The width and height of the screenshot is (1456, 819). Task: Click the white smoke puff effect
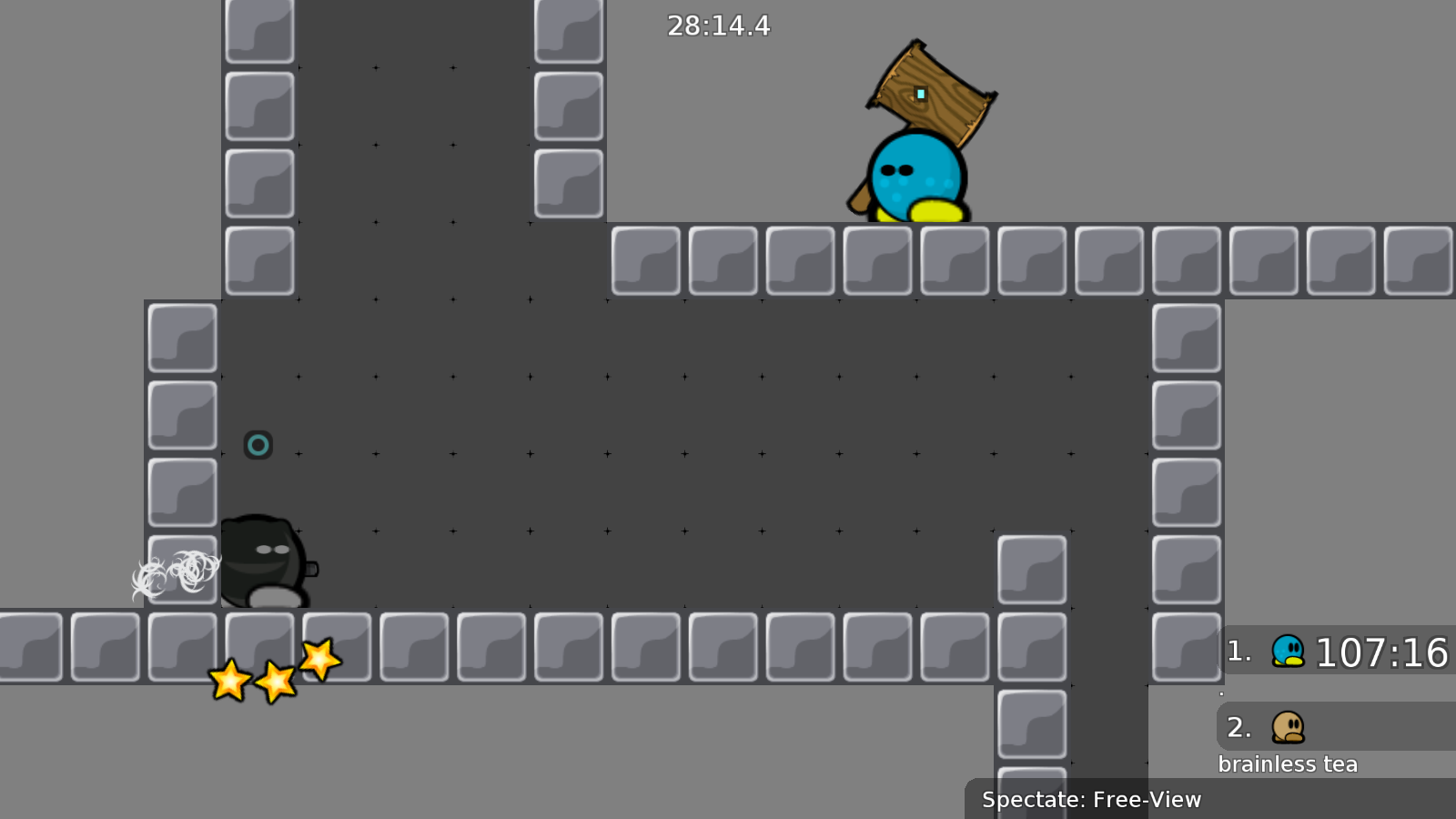coord(177,573)
